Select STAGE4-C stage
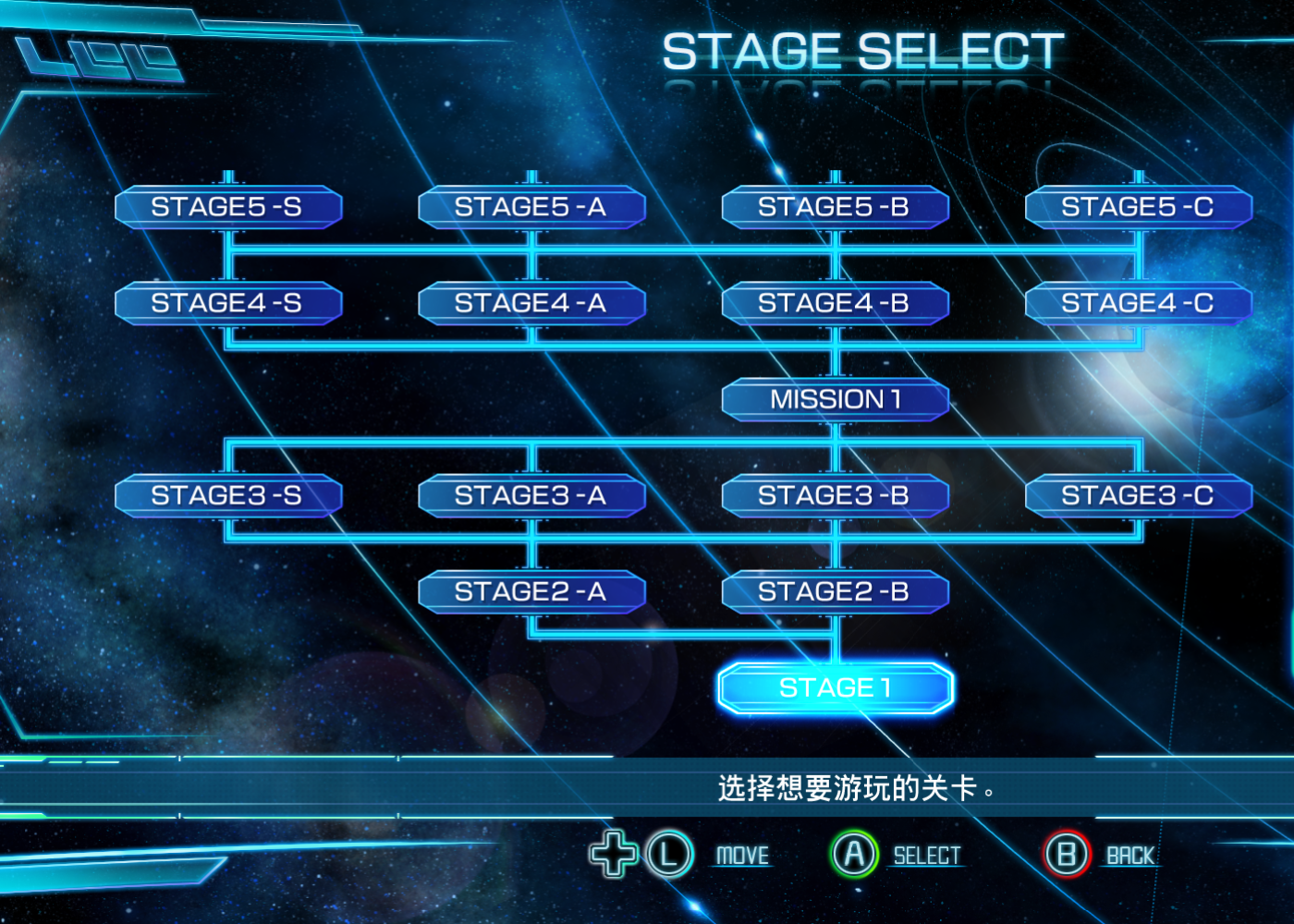 tap(1138, 303)
